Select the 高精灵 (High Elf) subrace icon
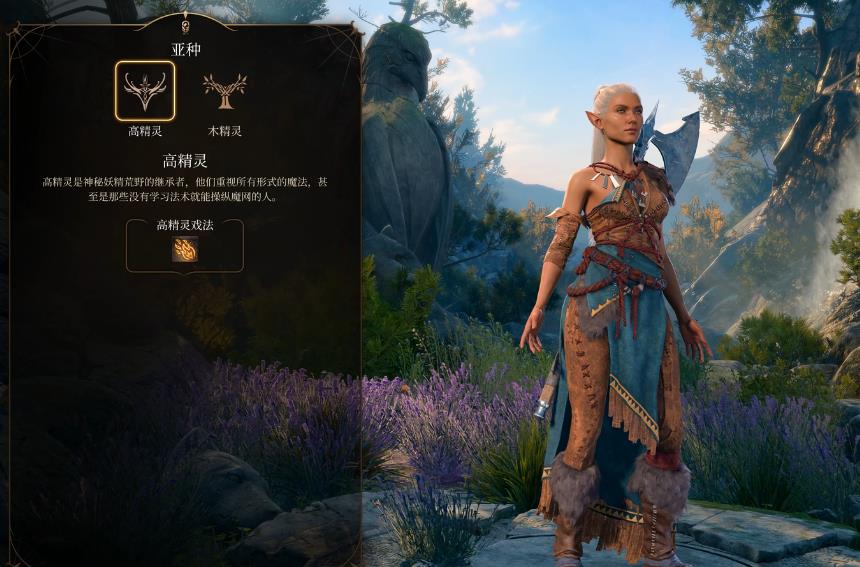 tap(145, 91)
